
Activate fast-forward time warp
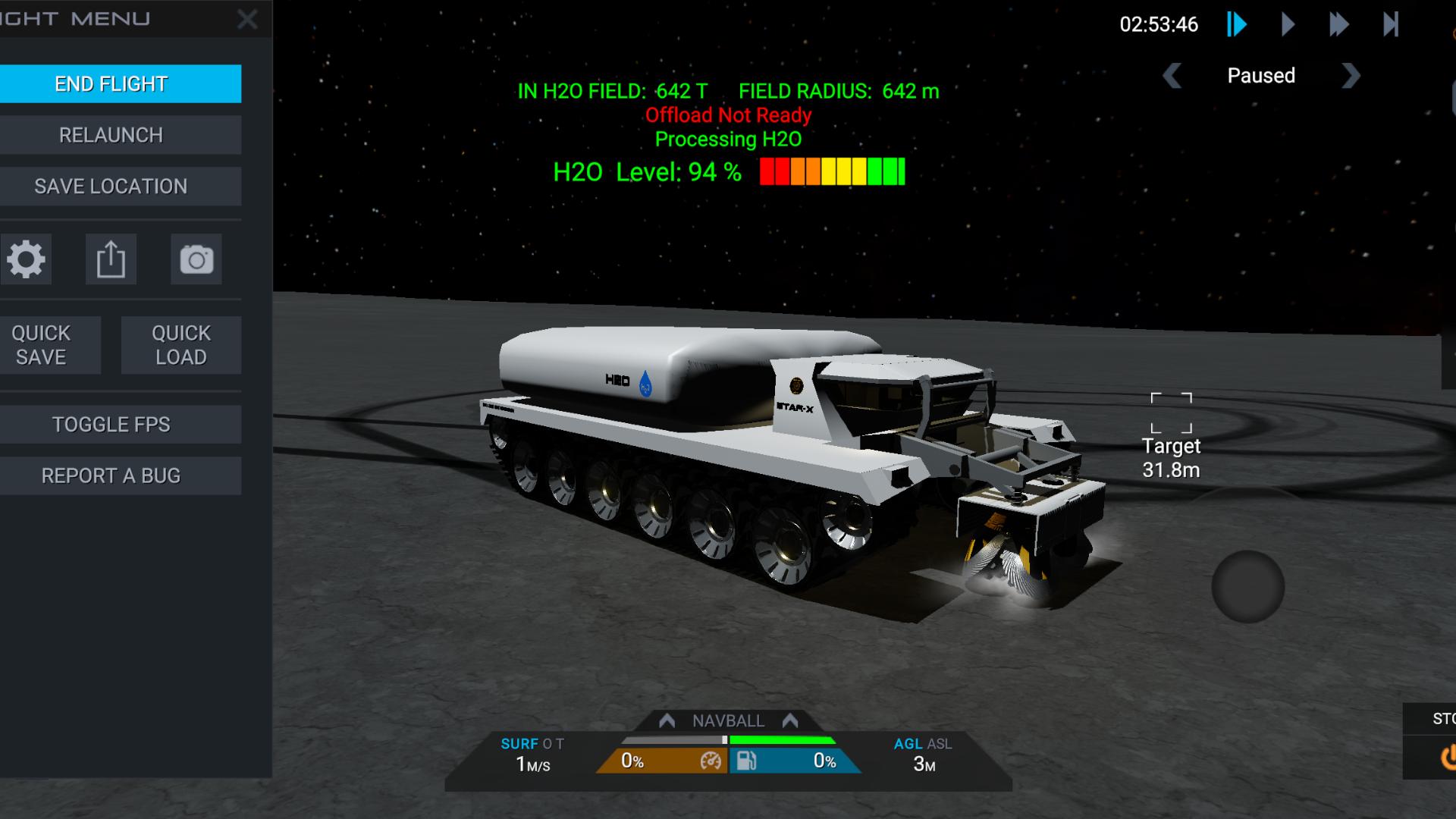[1338, 25]
